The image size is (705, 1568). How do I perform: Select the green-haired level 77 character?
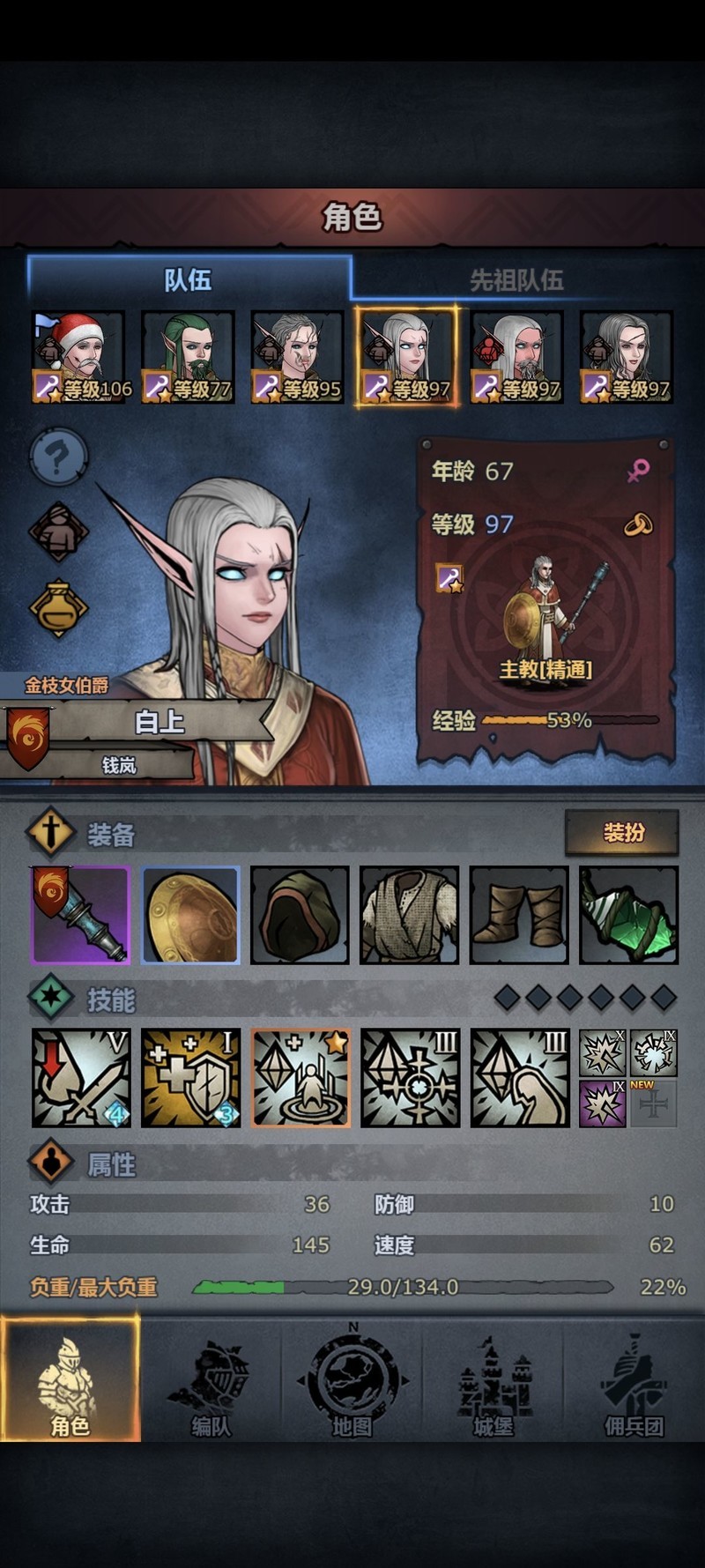(189, 357)
